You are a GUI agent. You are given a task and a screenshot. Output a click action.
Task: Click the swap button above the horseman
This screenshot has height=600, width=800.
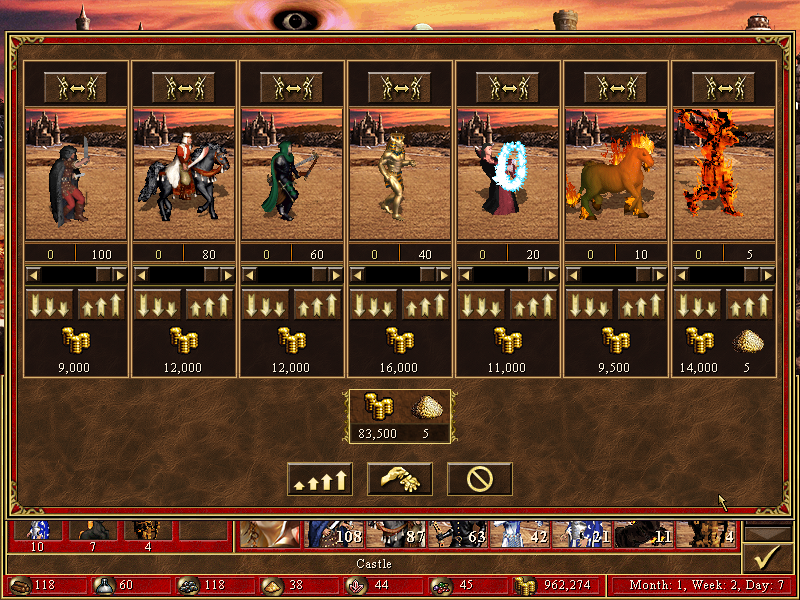pos(183,87)
